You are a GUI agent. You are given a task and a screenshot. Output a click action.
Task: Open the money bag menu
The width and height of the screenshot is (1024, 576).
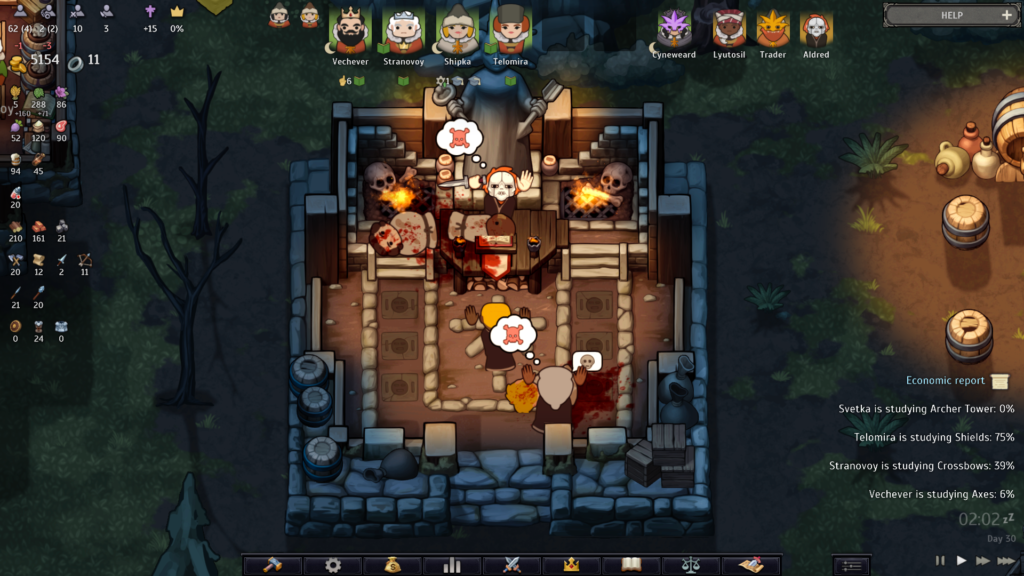click(392, 565)
